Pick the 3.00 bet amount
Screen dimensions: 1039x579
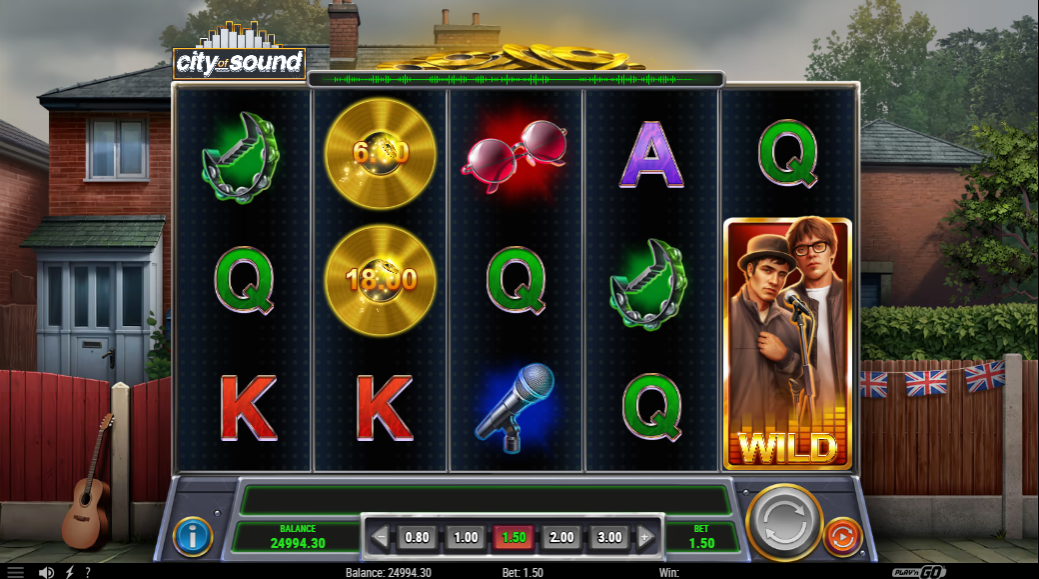(609, 537)
